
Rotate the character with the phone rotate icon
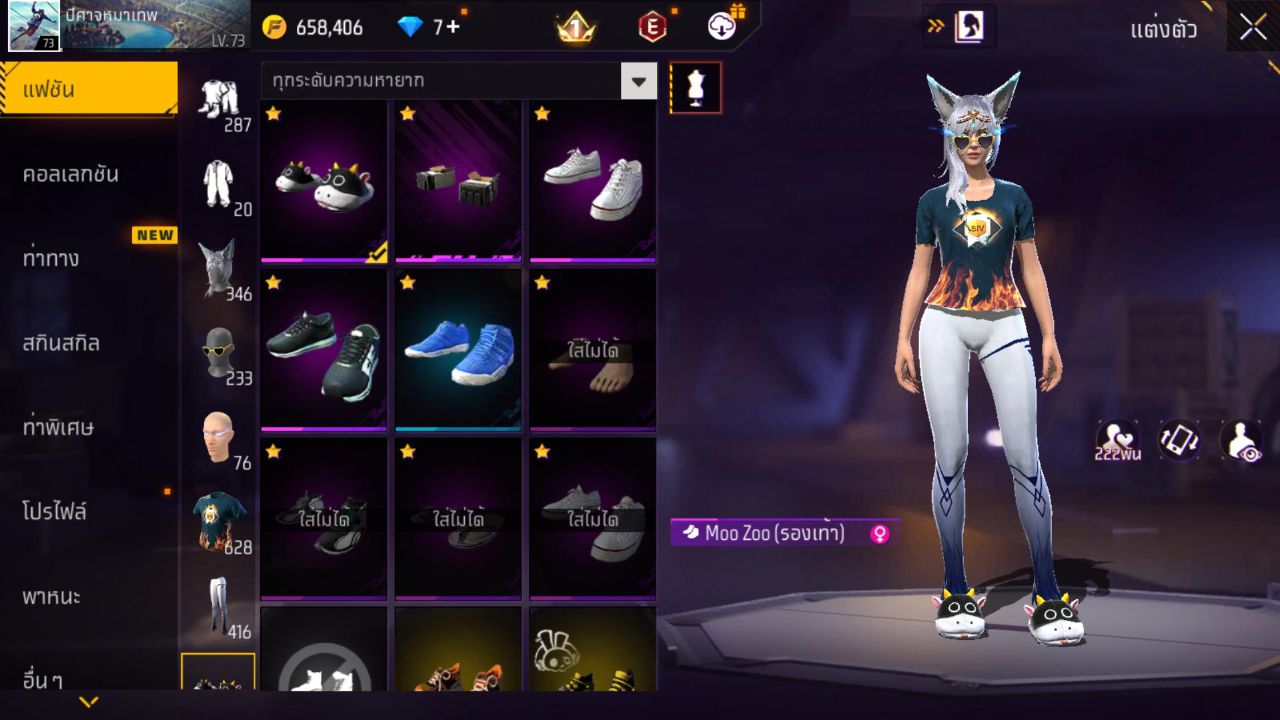[x=1177, y=440]
